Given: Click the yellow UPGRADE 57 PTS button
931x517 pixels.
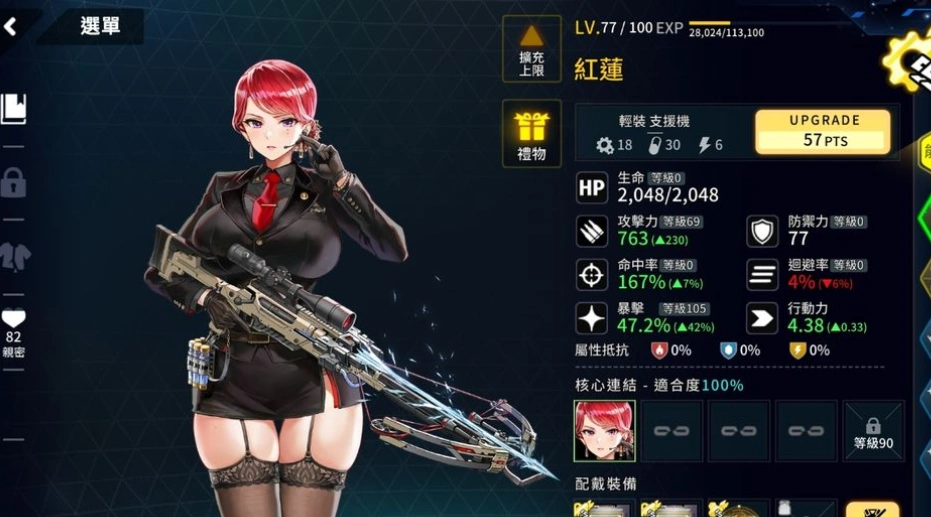Looking at the screenshot, I should pos(824,131).
